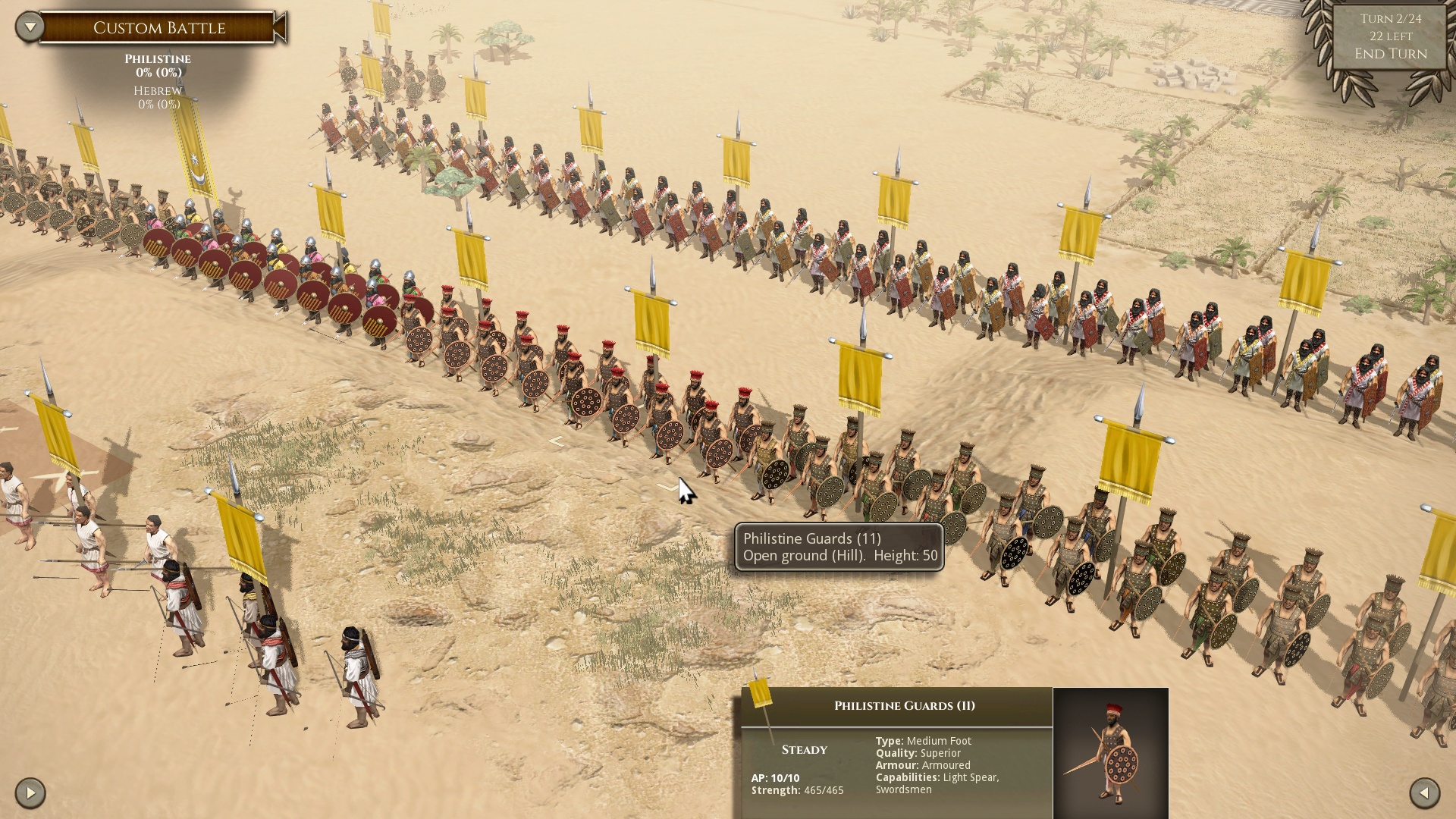
Task: Click End Turn button
Action: [1390, 54]
